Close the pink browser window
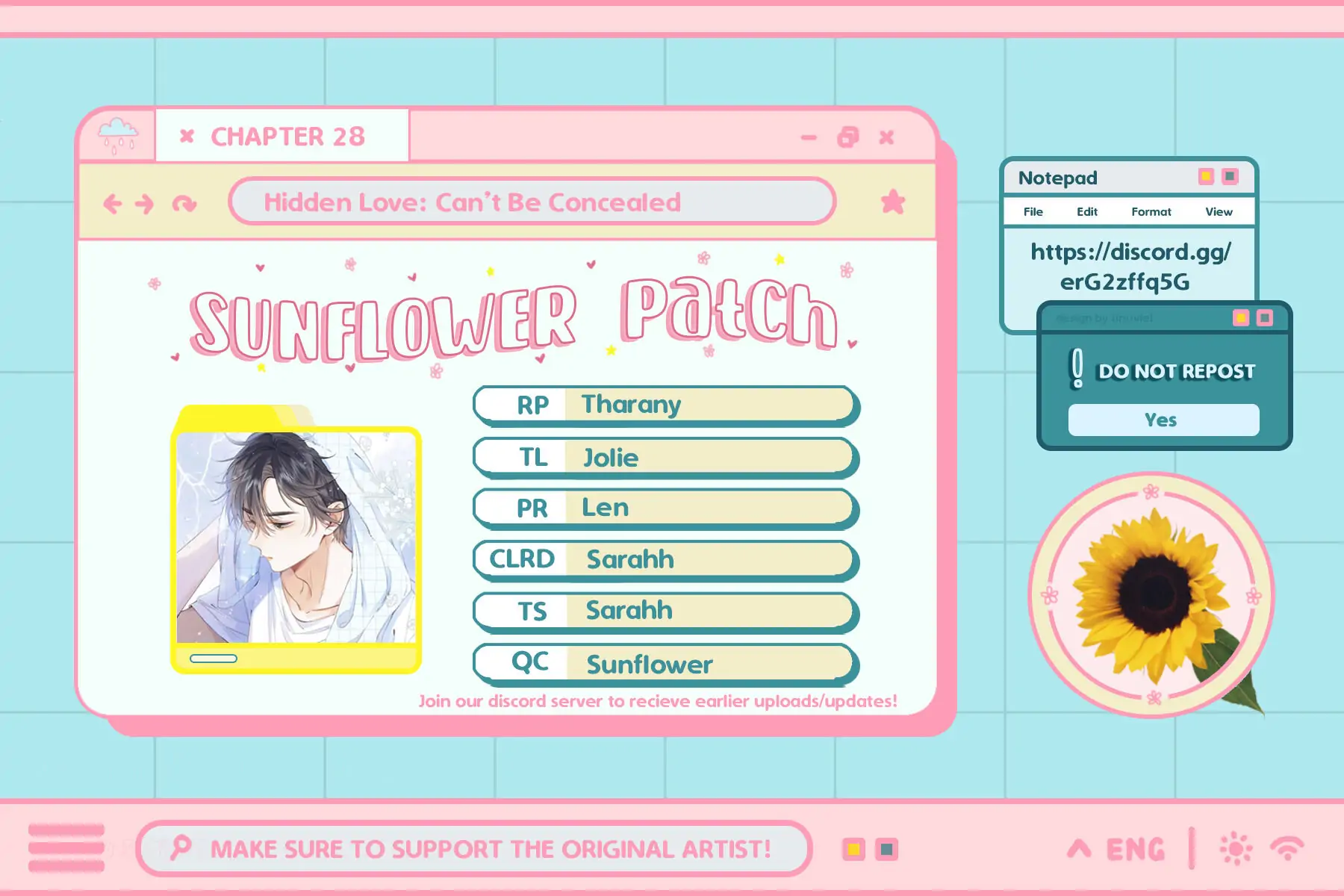The width and height of the screenshot is (1344, 896). click(x=886, y=137)
